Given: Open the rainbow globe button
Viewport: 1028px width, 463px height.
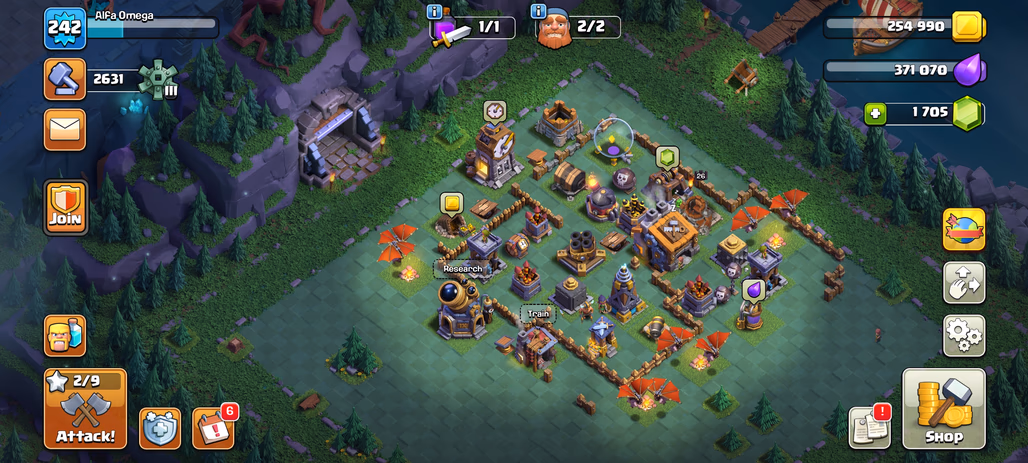Looking at the screenshot, I should click(964, 229).
